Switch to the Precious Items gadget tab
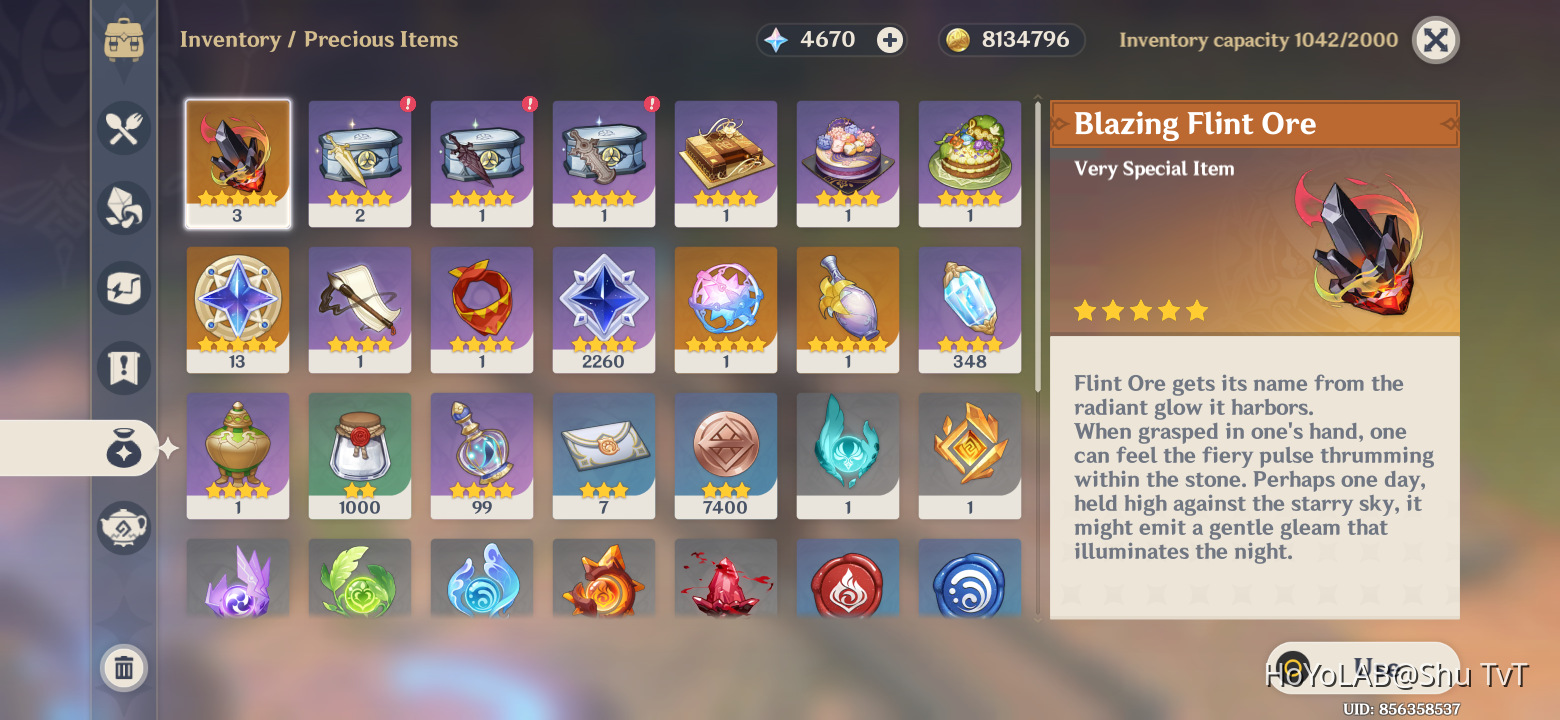This screenshot has width=1560, height=720. [x=124, y=448]
